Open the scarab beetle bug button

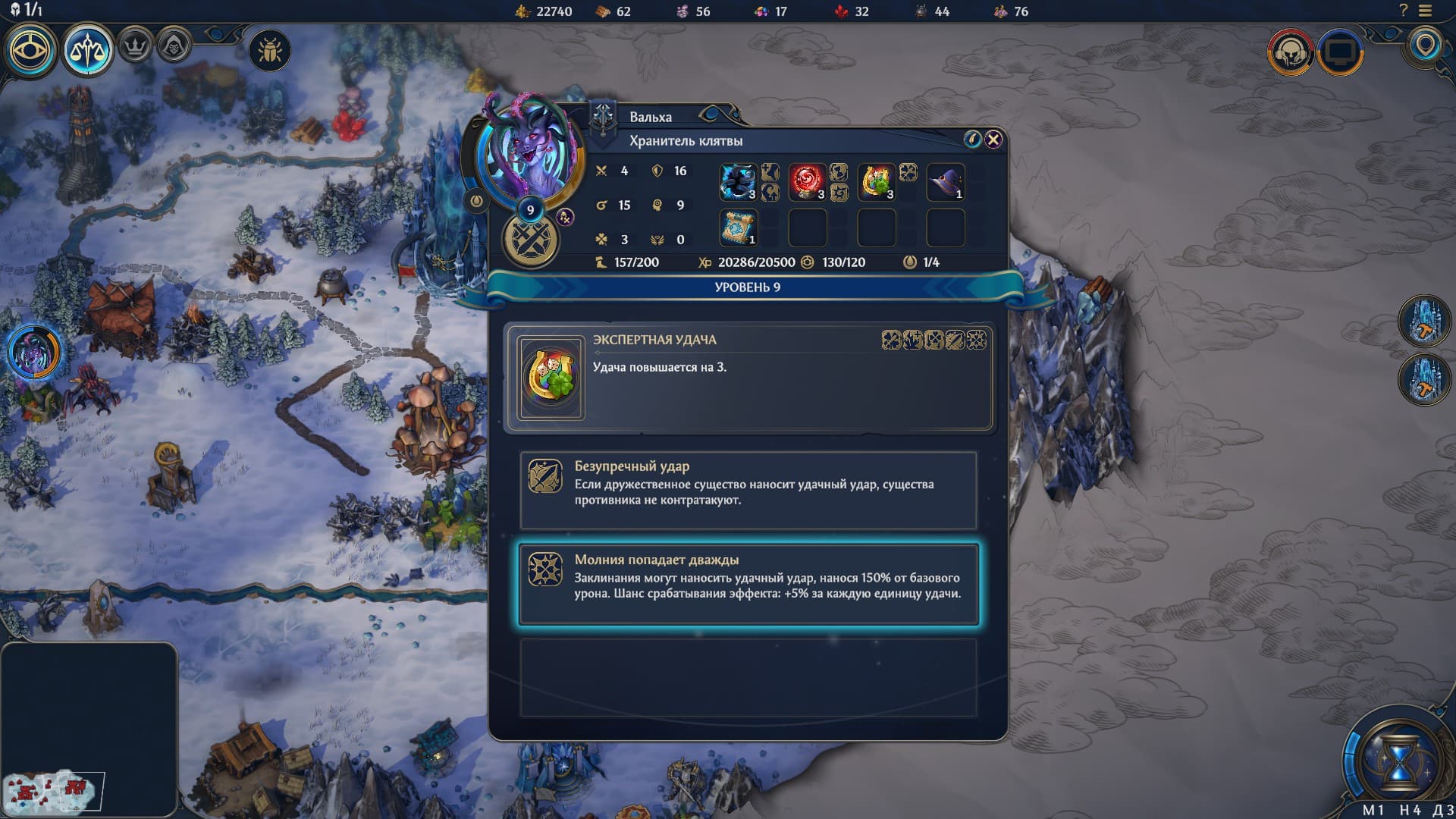click(269, 51)
